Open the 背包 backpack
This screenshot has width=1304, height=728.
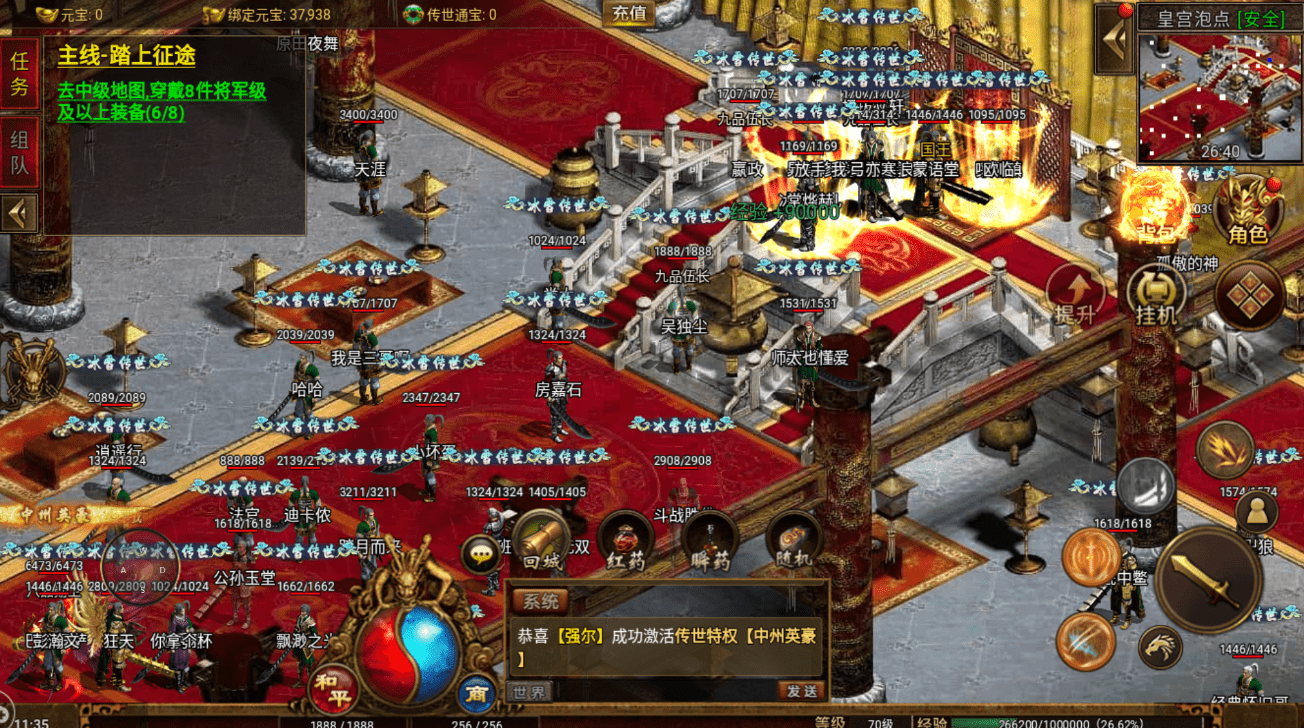1154,210
